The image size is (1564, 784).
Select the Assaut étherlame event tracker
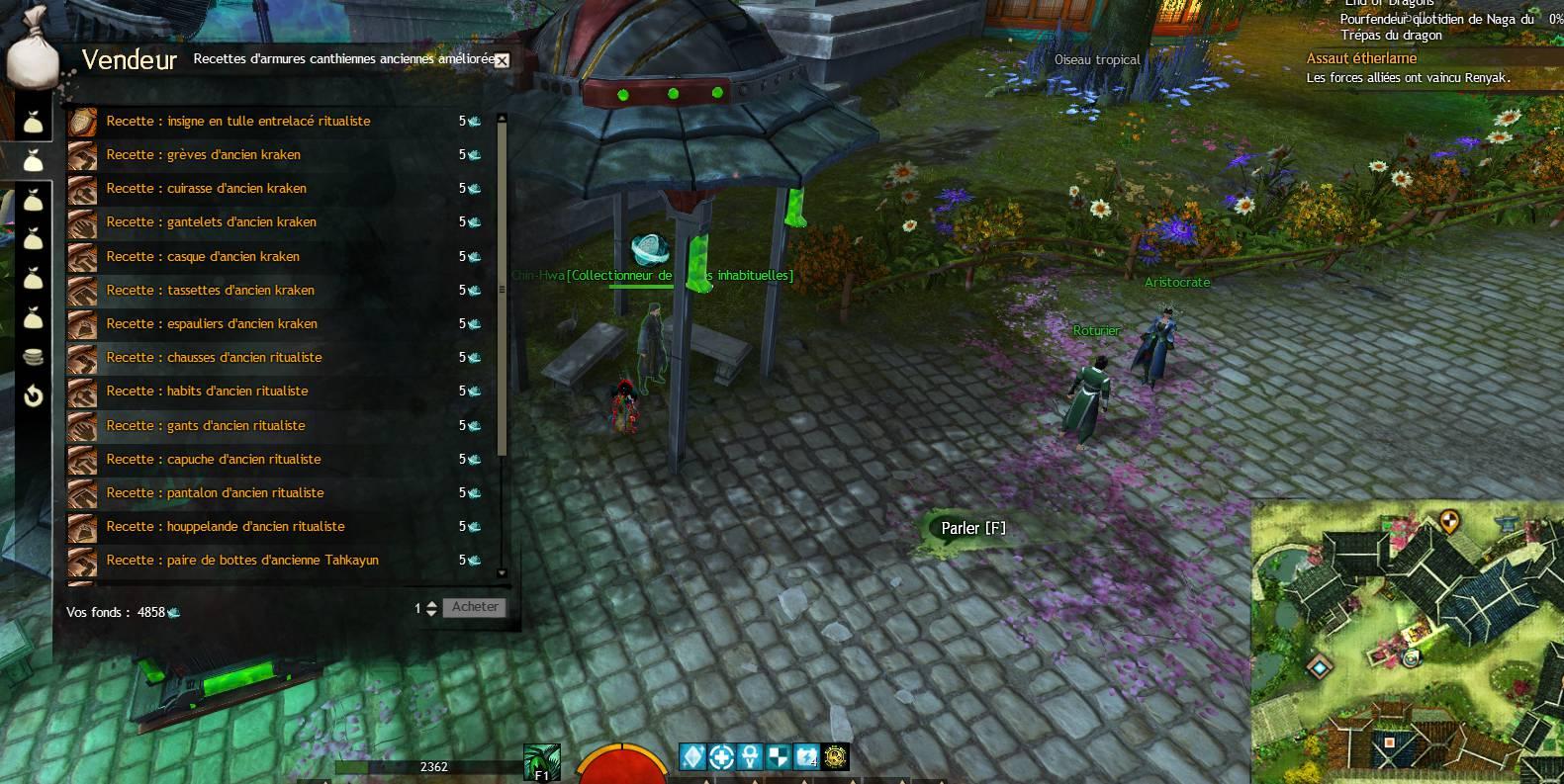point(1361,59)
